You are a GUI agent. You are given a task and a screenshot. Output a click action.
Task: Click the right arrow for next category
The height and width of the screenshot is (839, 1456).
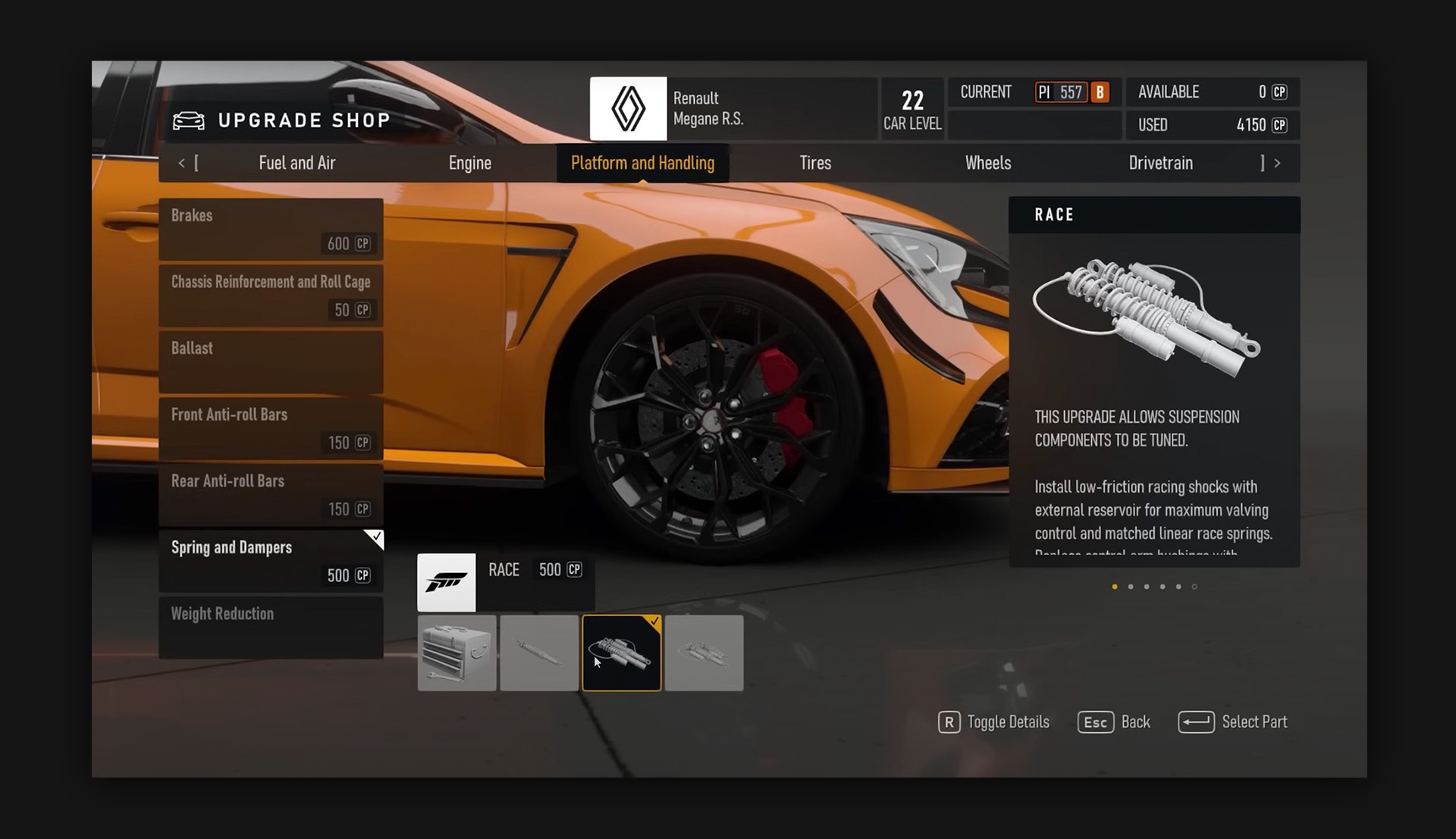click(1277, 163)
